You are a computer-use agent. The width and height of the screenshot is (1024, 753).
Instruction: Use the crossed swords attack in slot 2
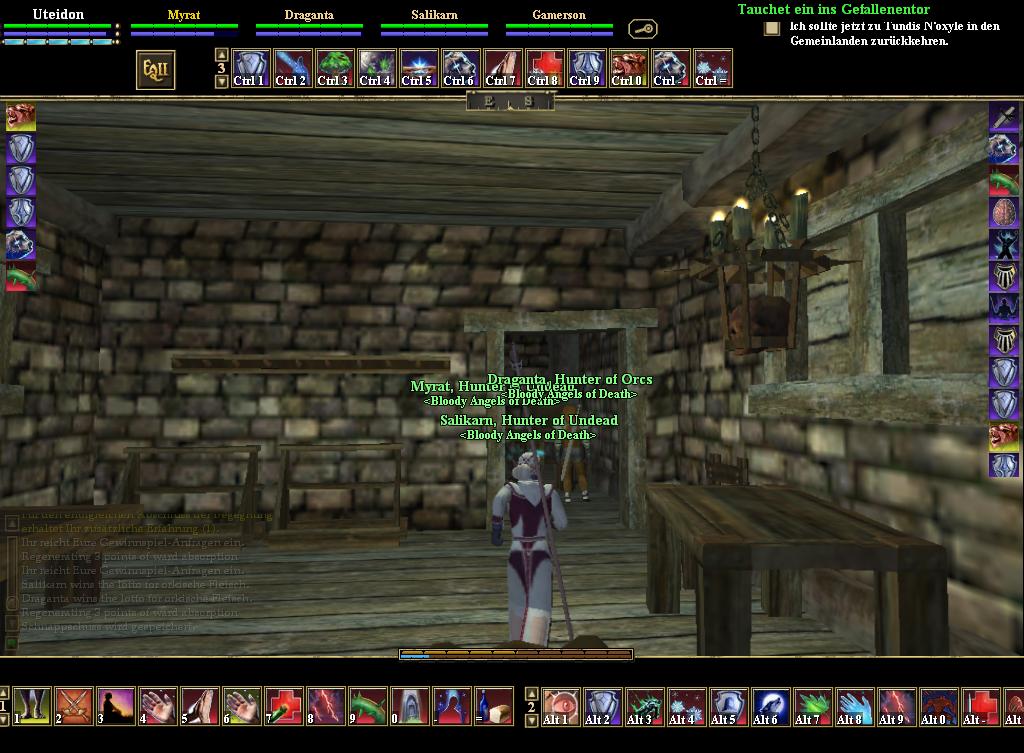click(x=74, y=705)
